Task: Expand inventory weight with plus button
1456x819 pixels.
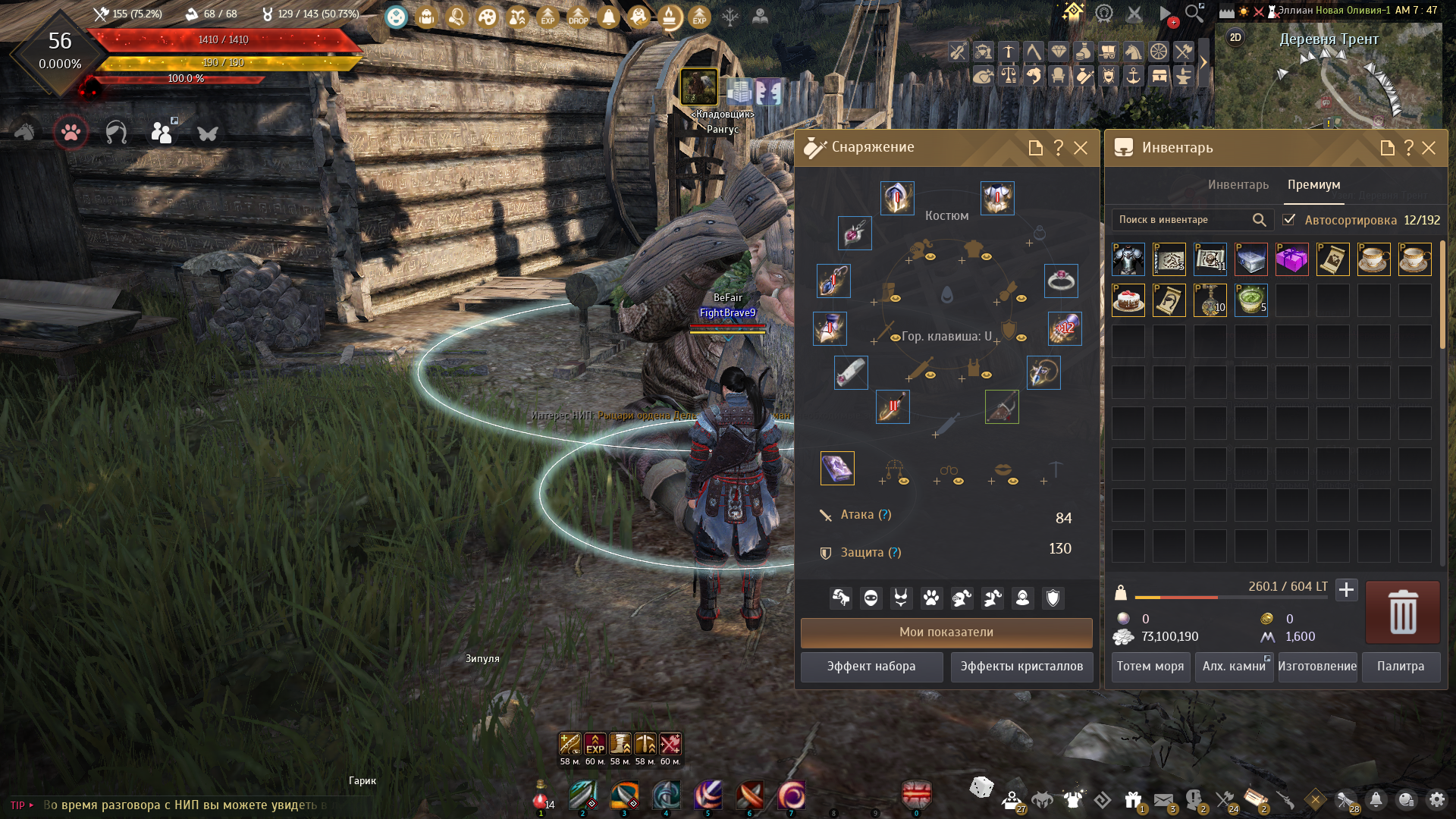Action: tap(1346, 589)
